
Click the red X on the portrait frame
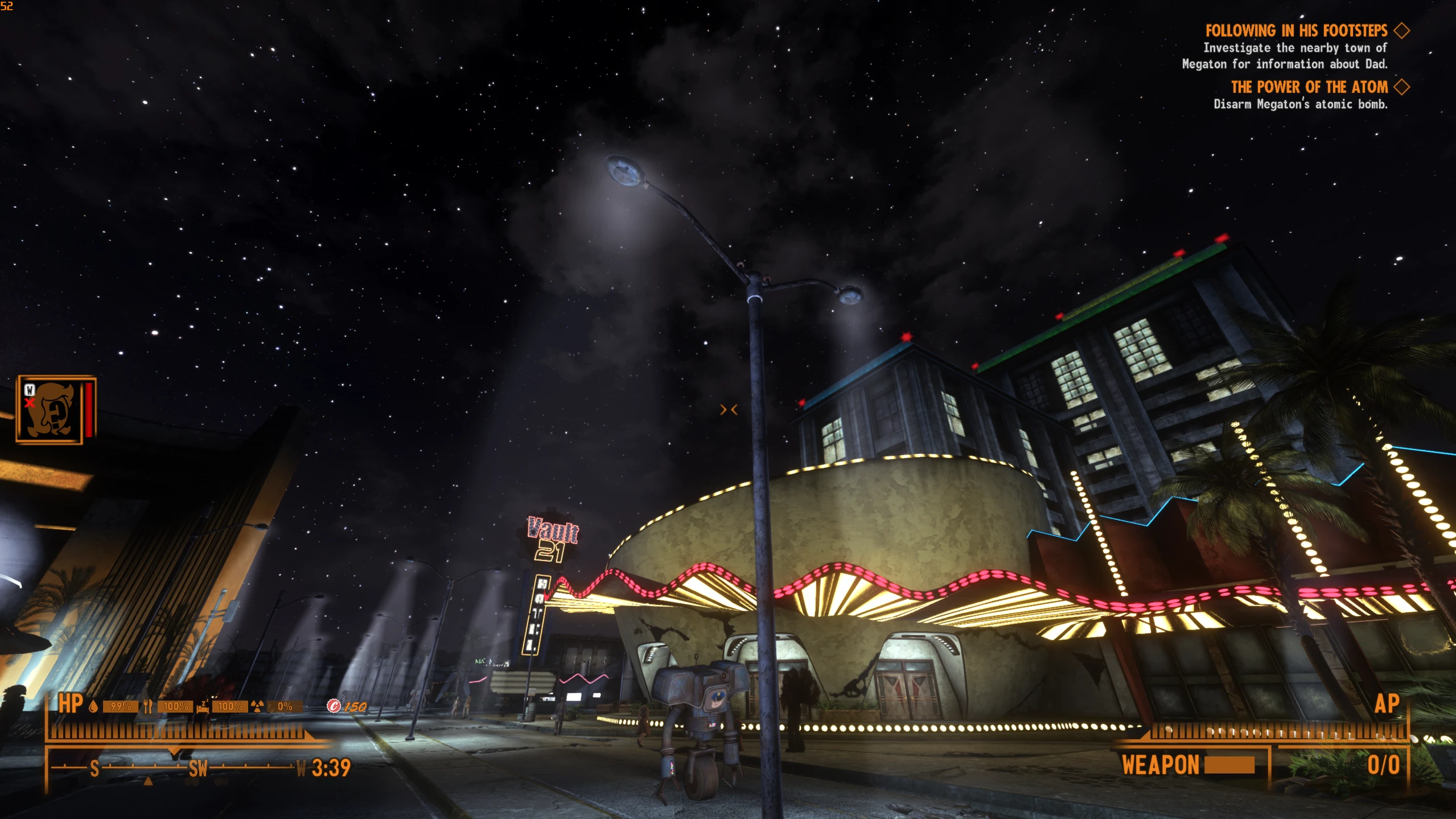(29, 402)
